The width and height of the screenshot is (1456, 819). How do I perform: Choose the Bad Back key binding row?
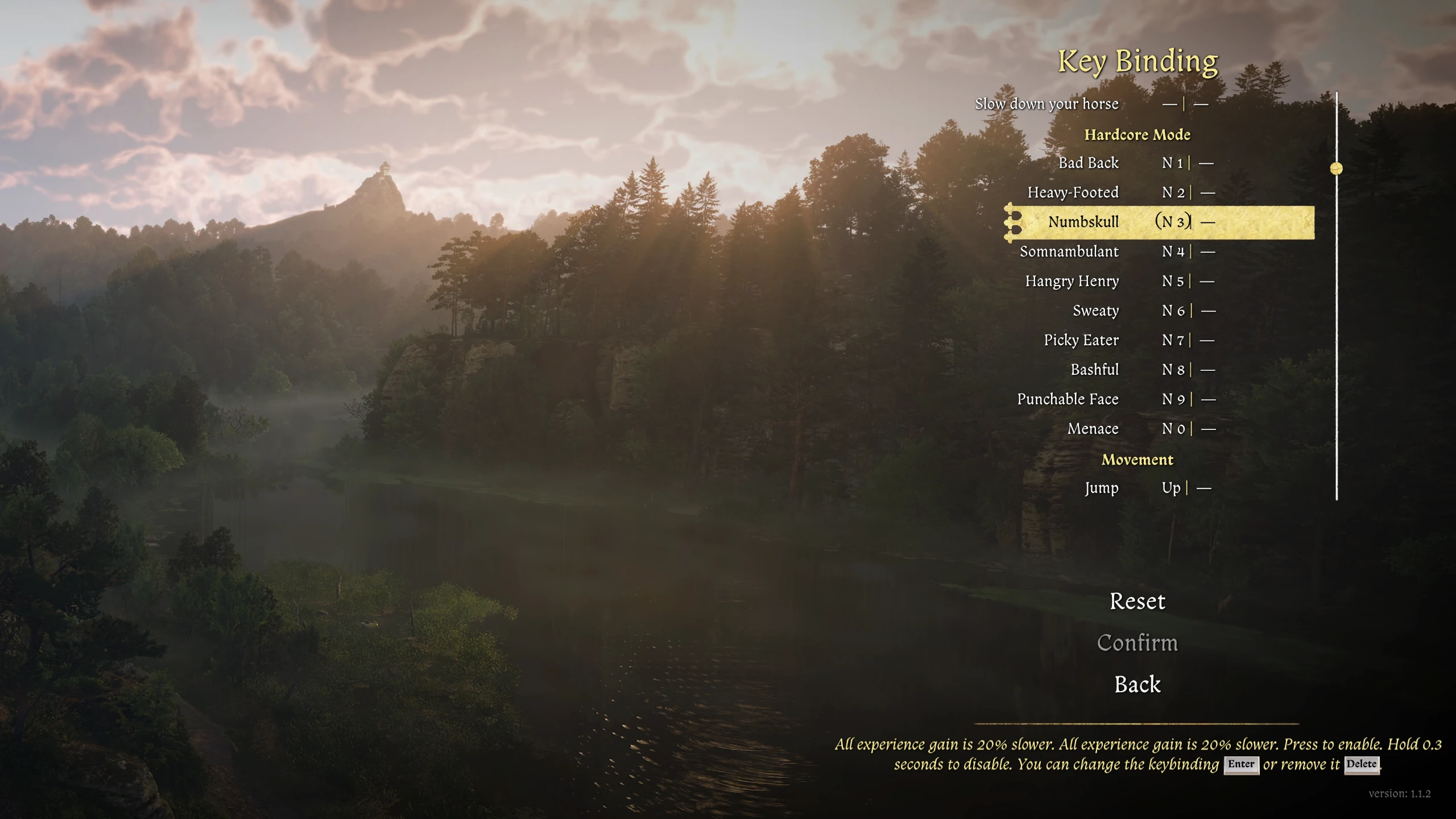[1088, 163]
